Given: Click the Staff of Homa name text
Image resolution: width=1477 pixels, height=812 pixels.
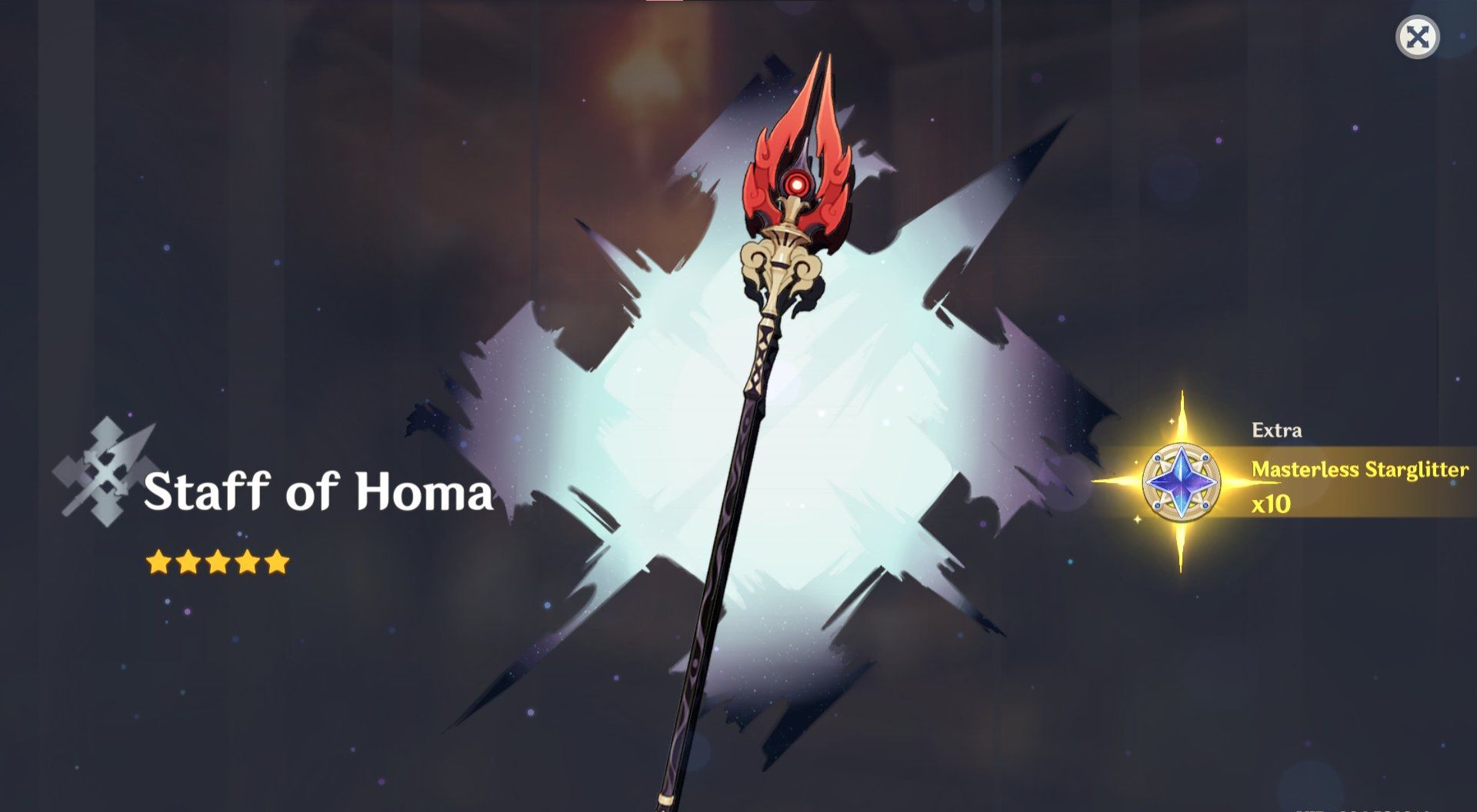Looking at the screenshot, I should pyautogui.click(x=320, y=492).
